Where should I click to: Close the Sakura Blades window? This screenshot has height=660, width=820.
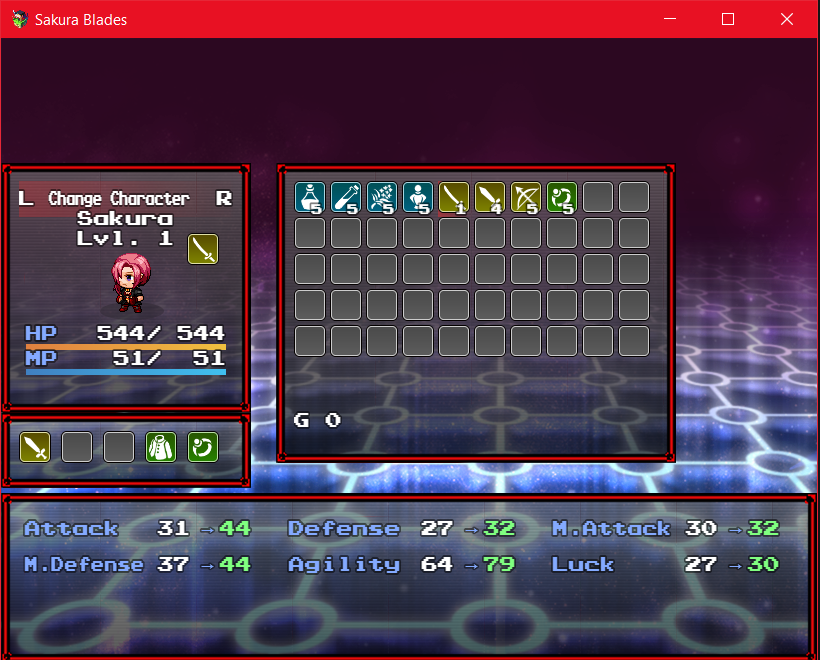[x=785, y=19]
